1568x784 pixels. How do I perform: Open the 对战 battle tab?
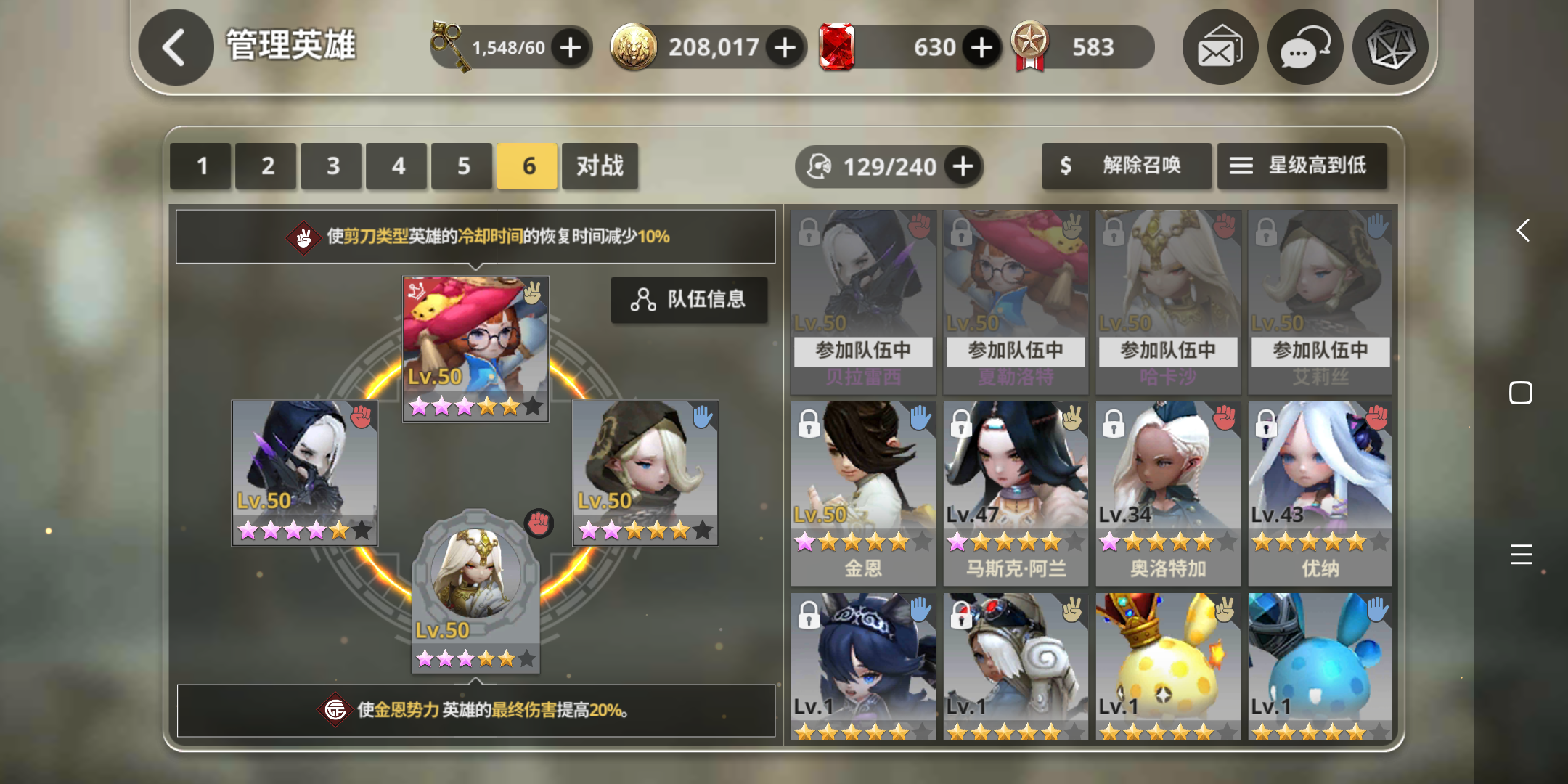(x=600, y=166)
